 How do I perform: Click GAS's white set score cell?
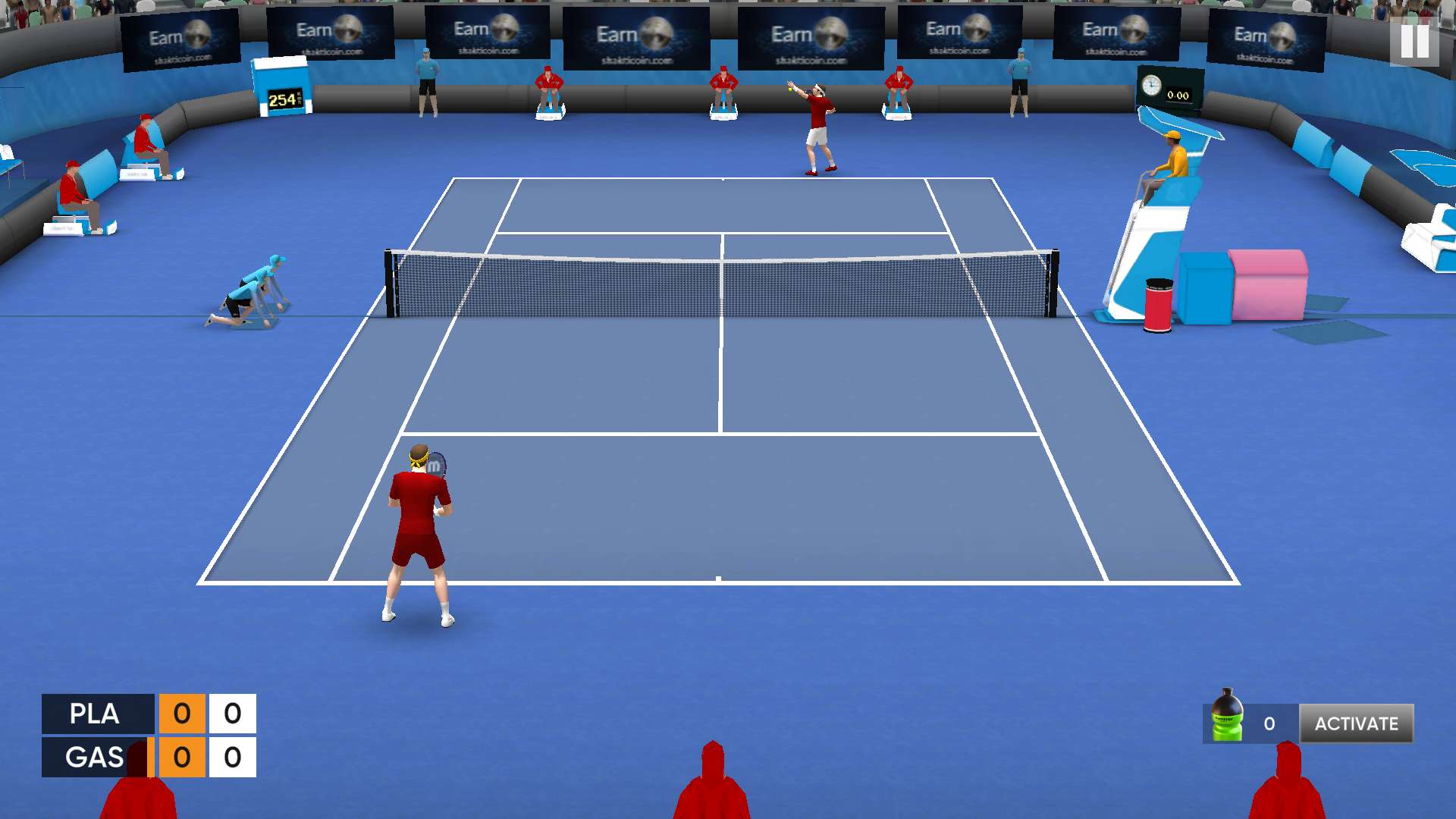[x=231, y=757]
